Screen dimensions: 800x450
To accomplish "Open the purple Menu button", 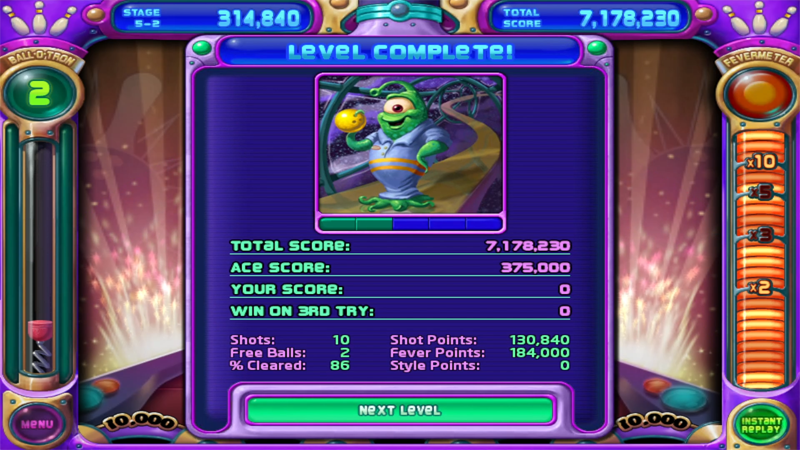I will click(x=37, y=423).
